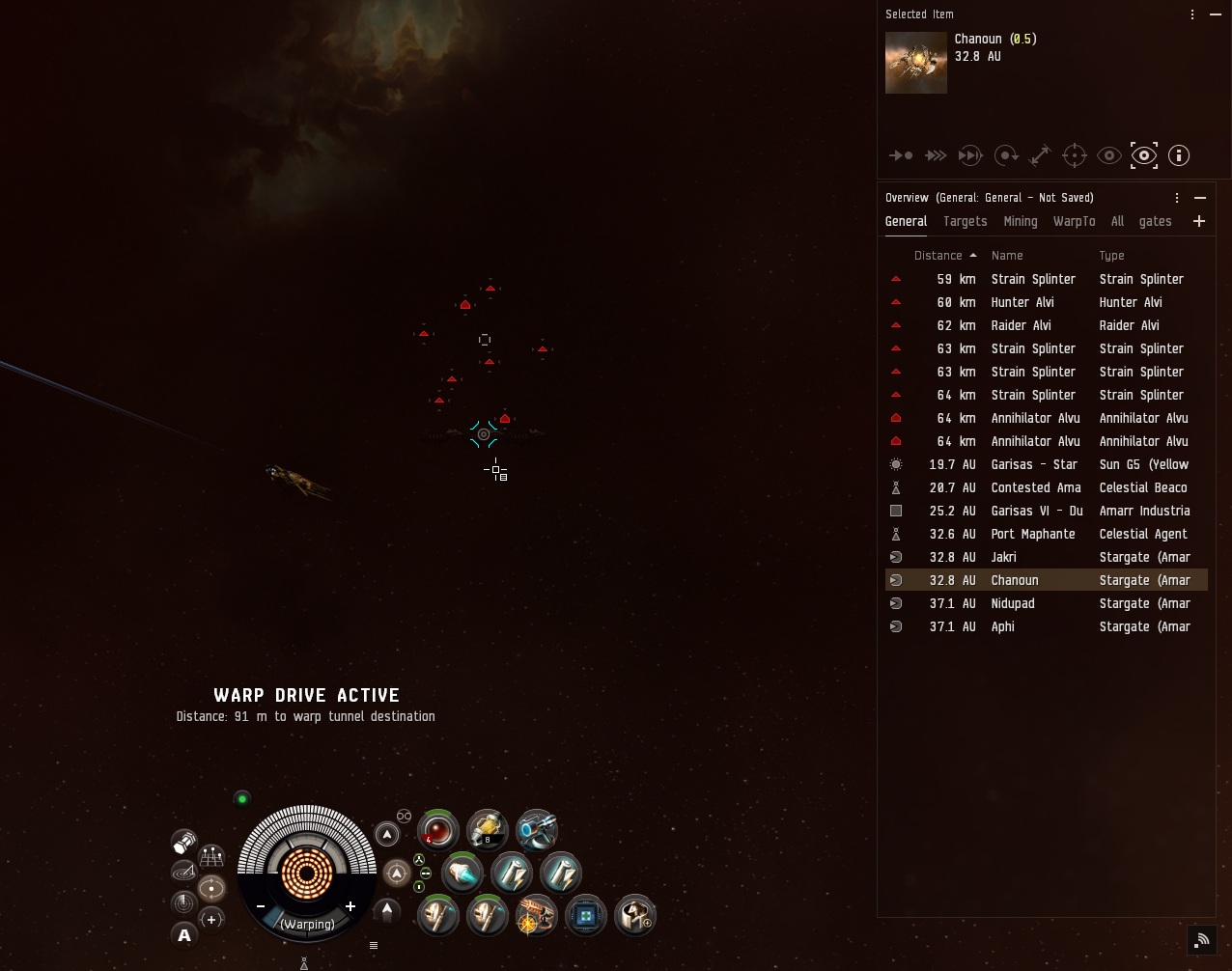
Task: Decrease ship speed with the minus button
Action: [x=261, y=906]
